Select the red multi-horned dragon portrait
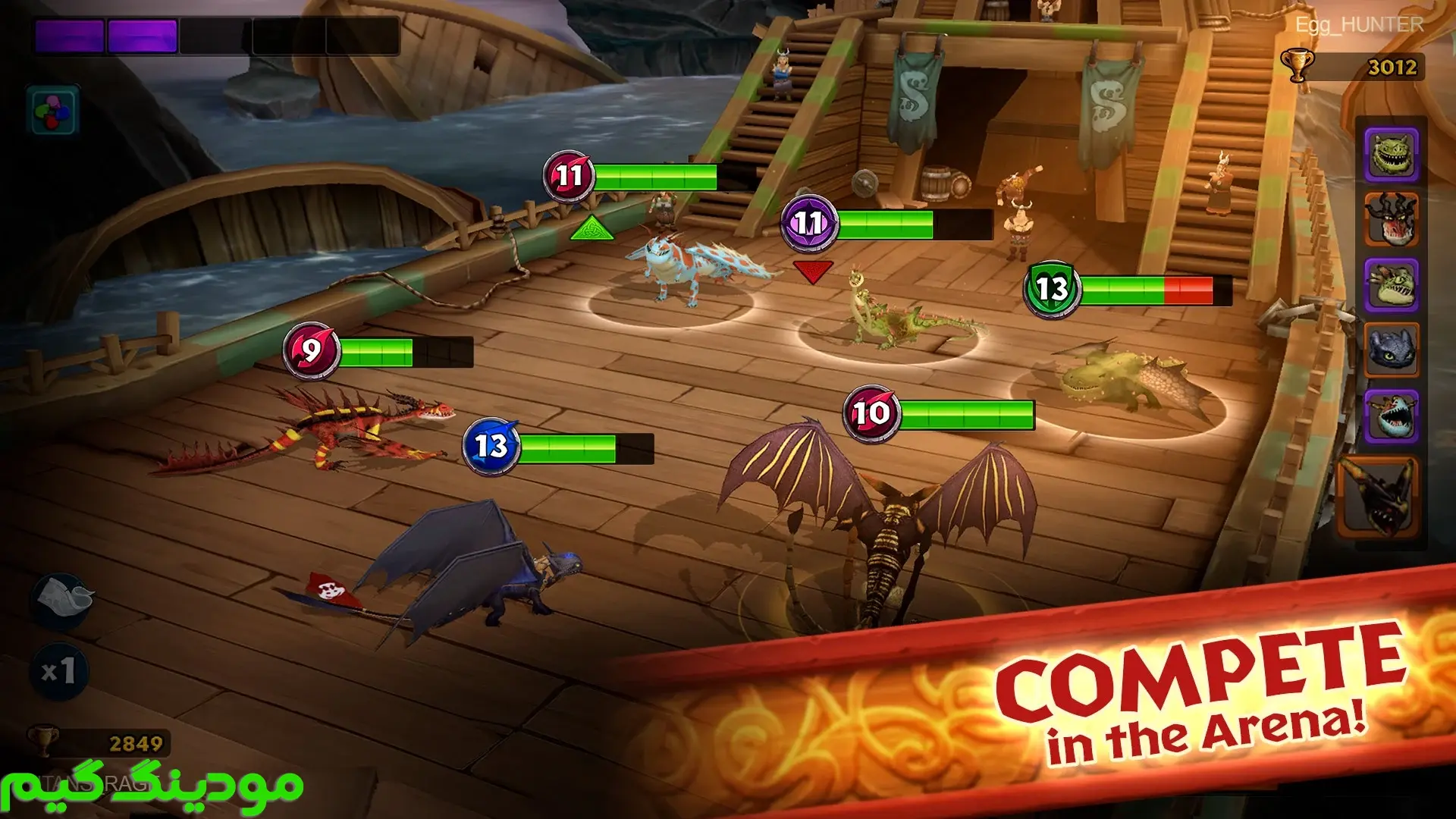Viewport: 1456px width, 819px height. (x=1392, y=220)
